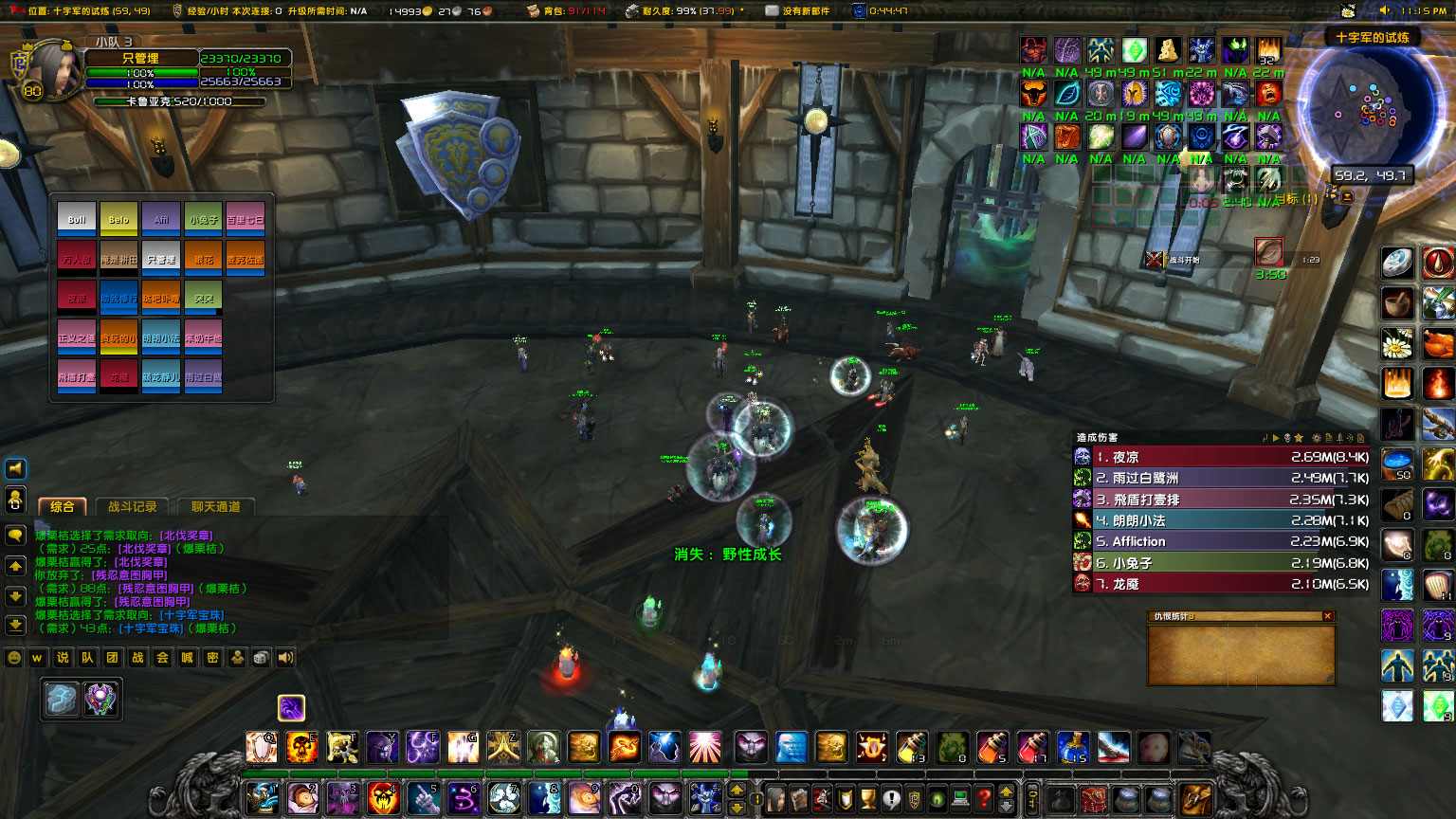Click the dice roll icon beside the chat channels

(x=262, y=658)
